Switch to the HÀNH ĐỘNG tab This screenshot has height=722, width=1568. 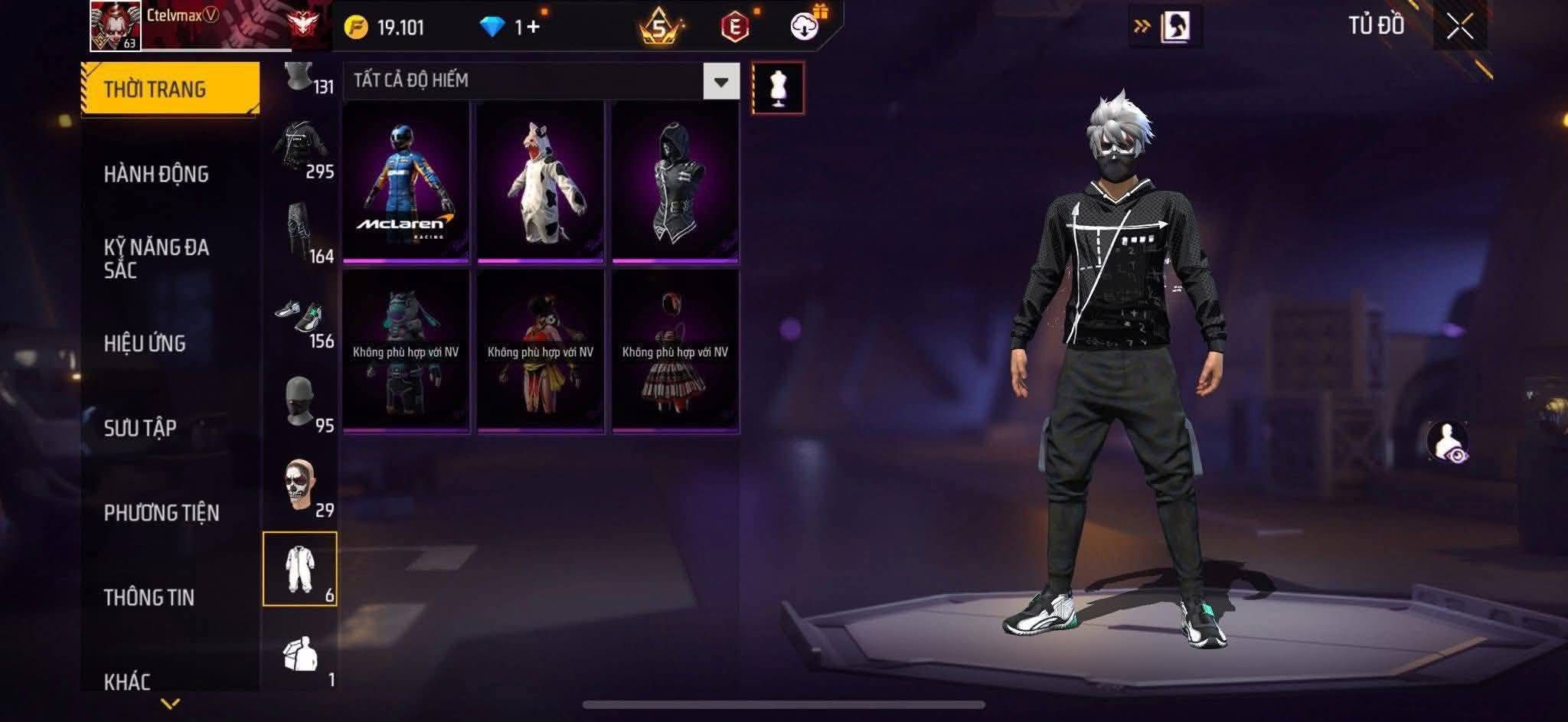coord(157,175)
